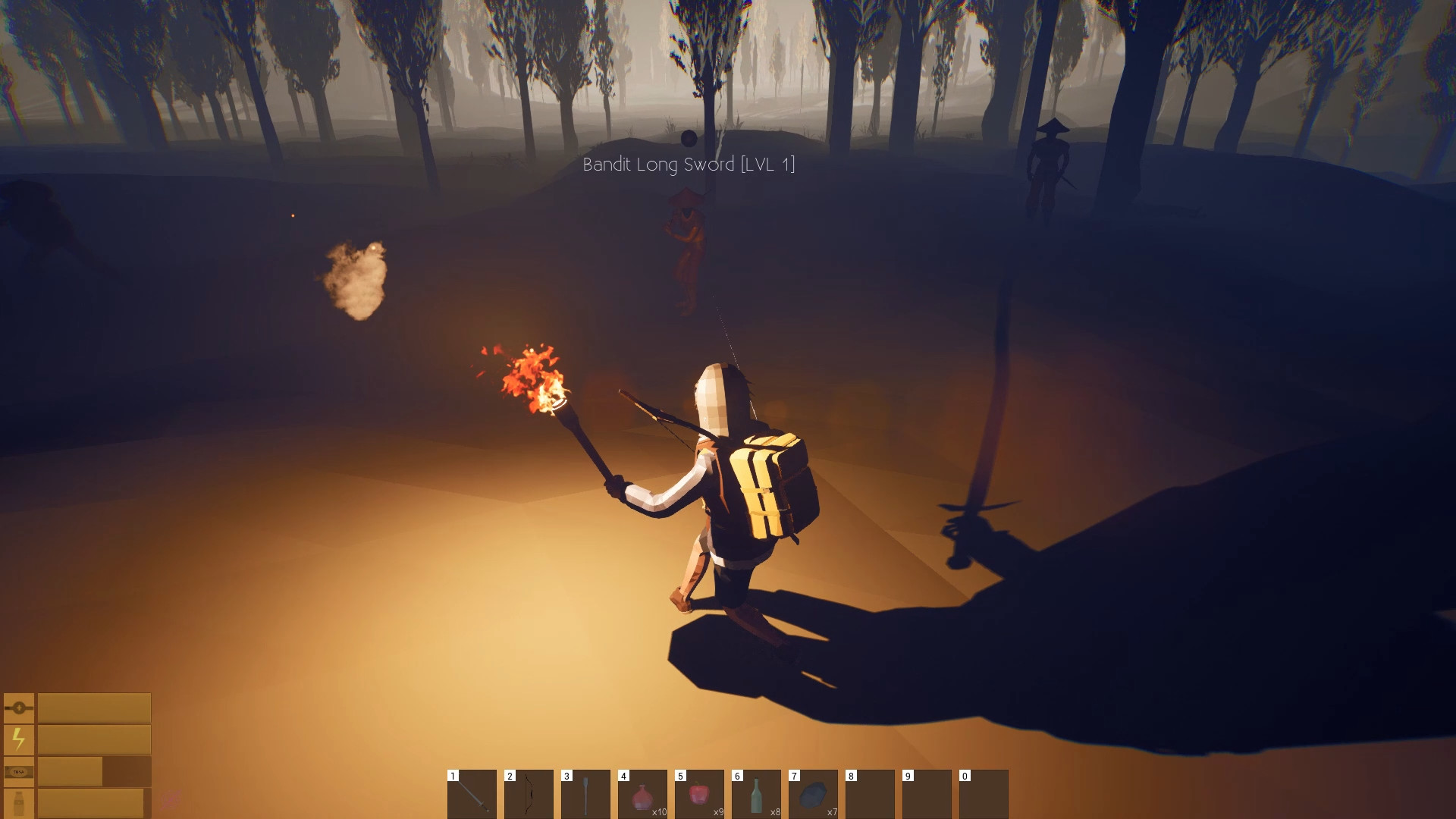Screen dimensions: 1456x819
Task: Select the torch in hotbar slot 3
Action: click(x=585, y=795)
